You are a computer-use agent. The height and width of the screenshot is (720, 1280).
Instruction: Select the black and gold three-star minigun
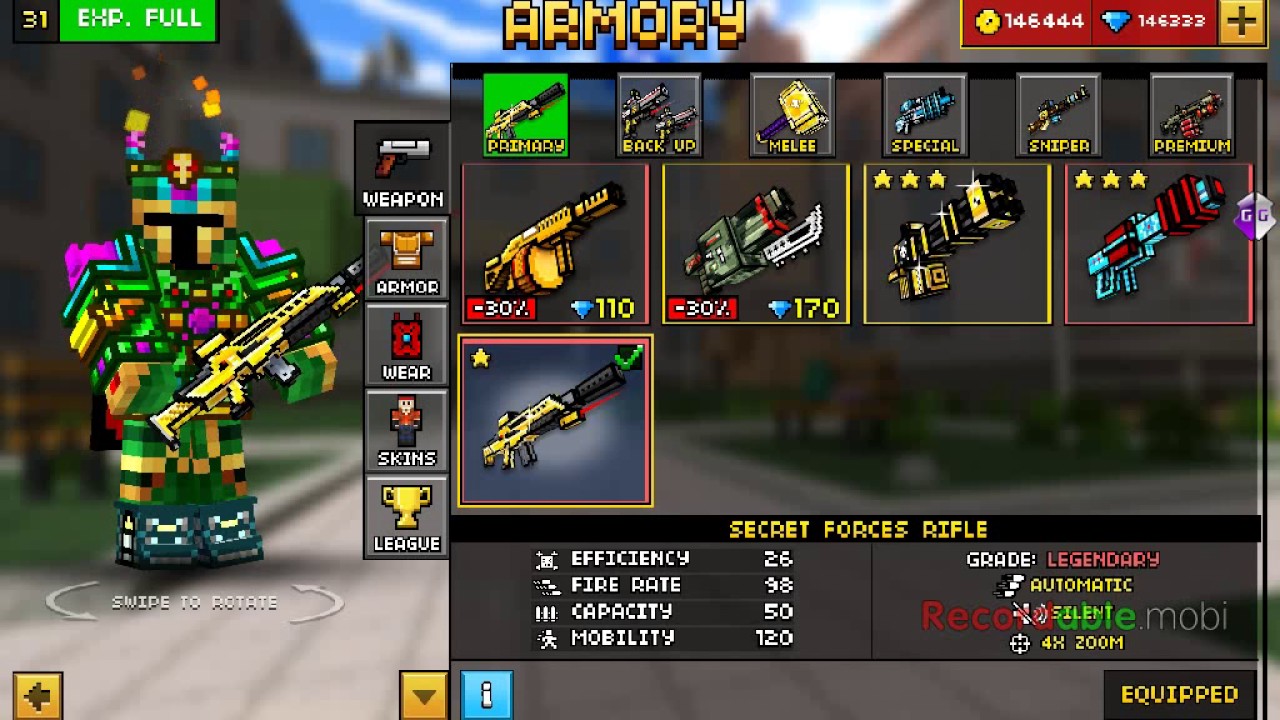click(957, 245)
